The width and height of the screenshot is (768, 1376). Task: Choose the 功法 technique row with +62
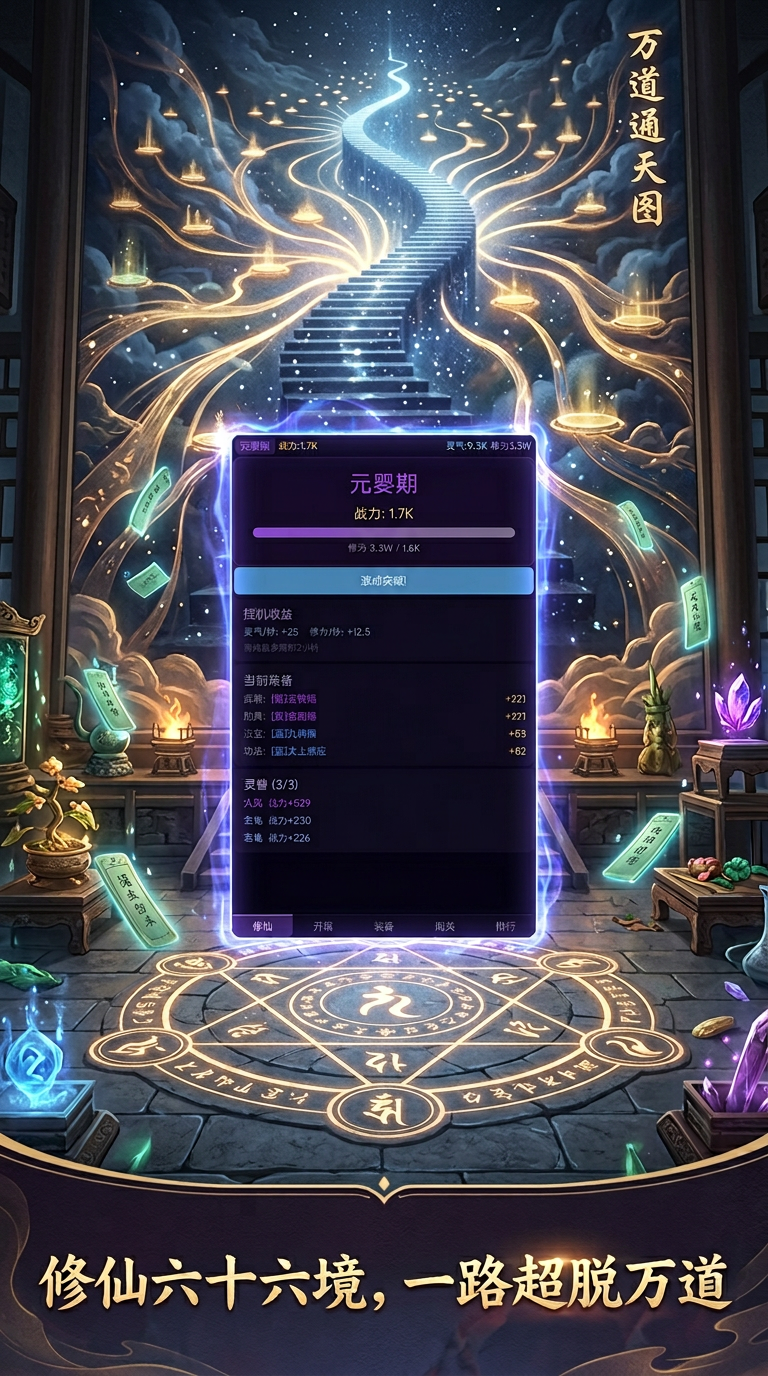[383, 751]
